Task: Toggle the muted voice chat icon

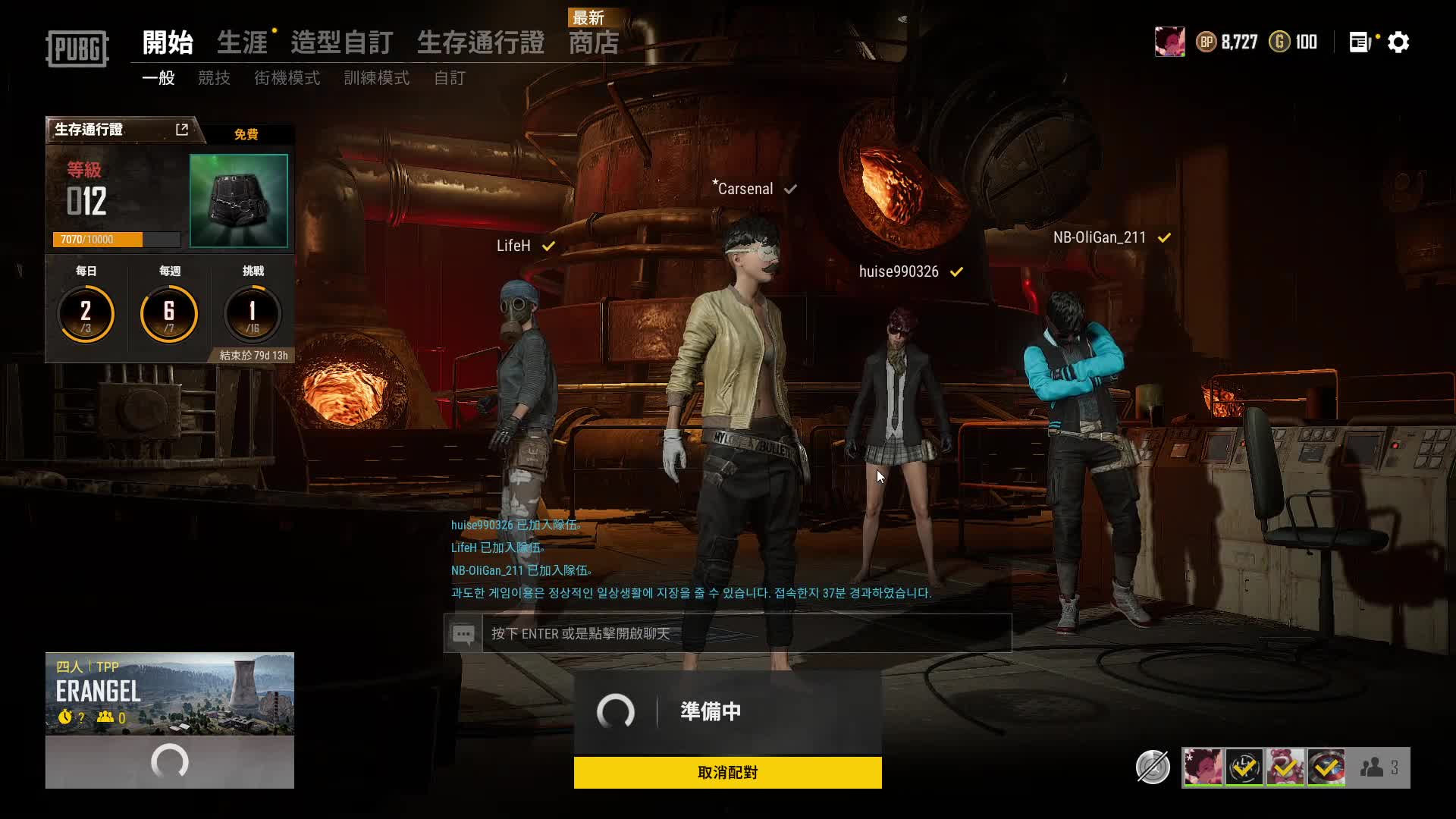Action: coord(1153,767)
